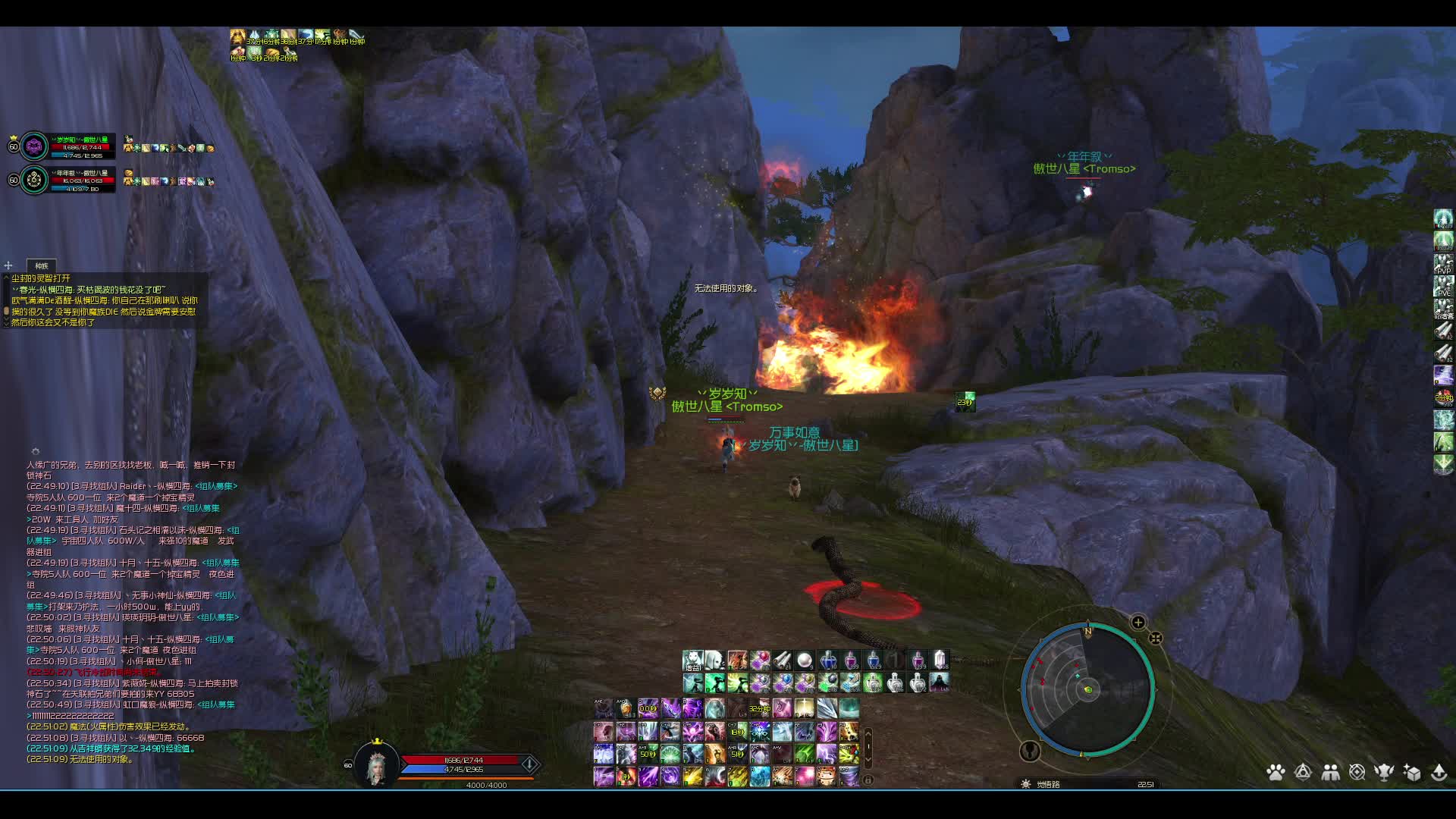
Task: Open the winged trophy menu icon
Action: click(1384, 772)
